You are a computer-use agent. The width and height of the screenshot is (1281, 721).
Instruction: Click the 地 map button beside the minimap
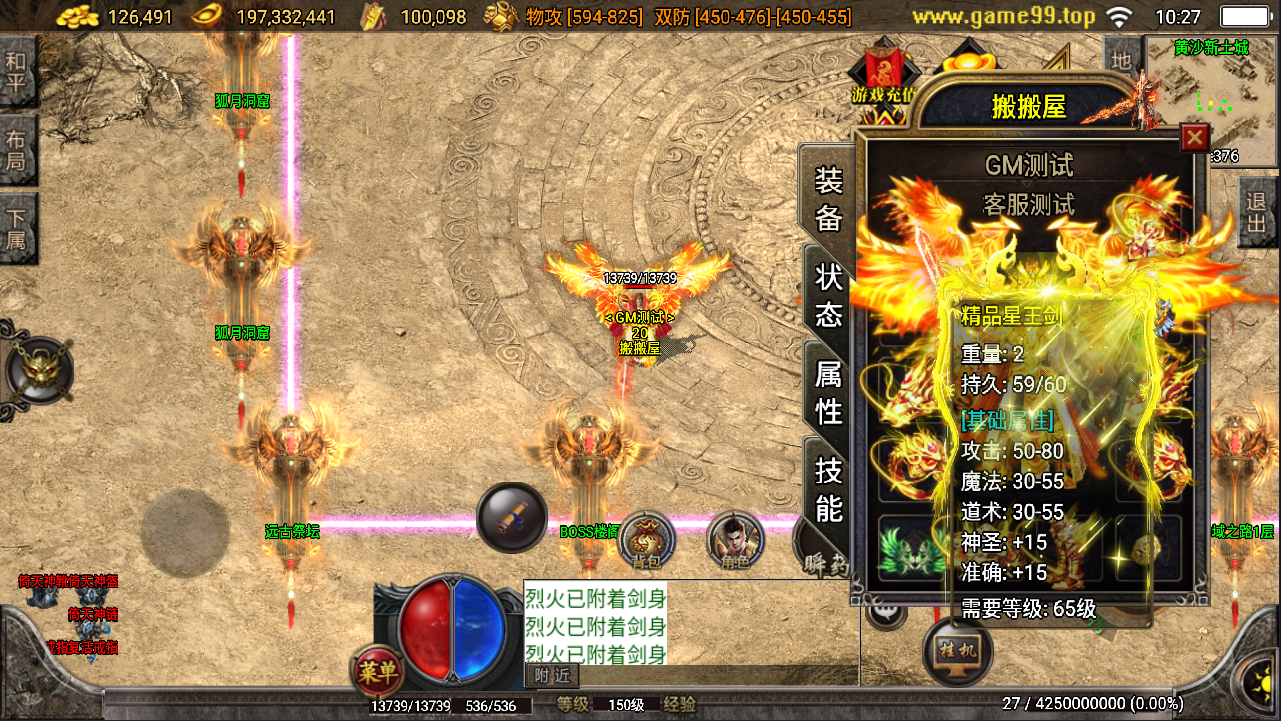tap(1121, 61)
